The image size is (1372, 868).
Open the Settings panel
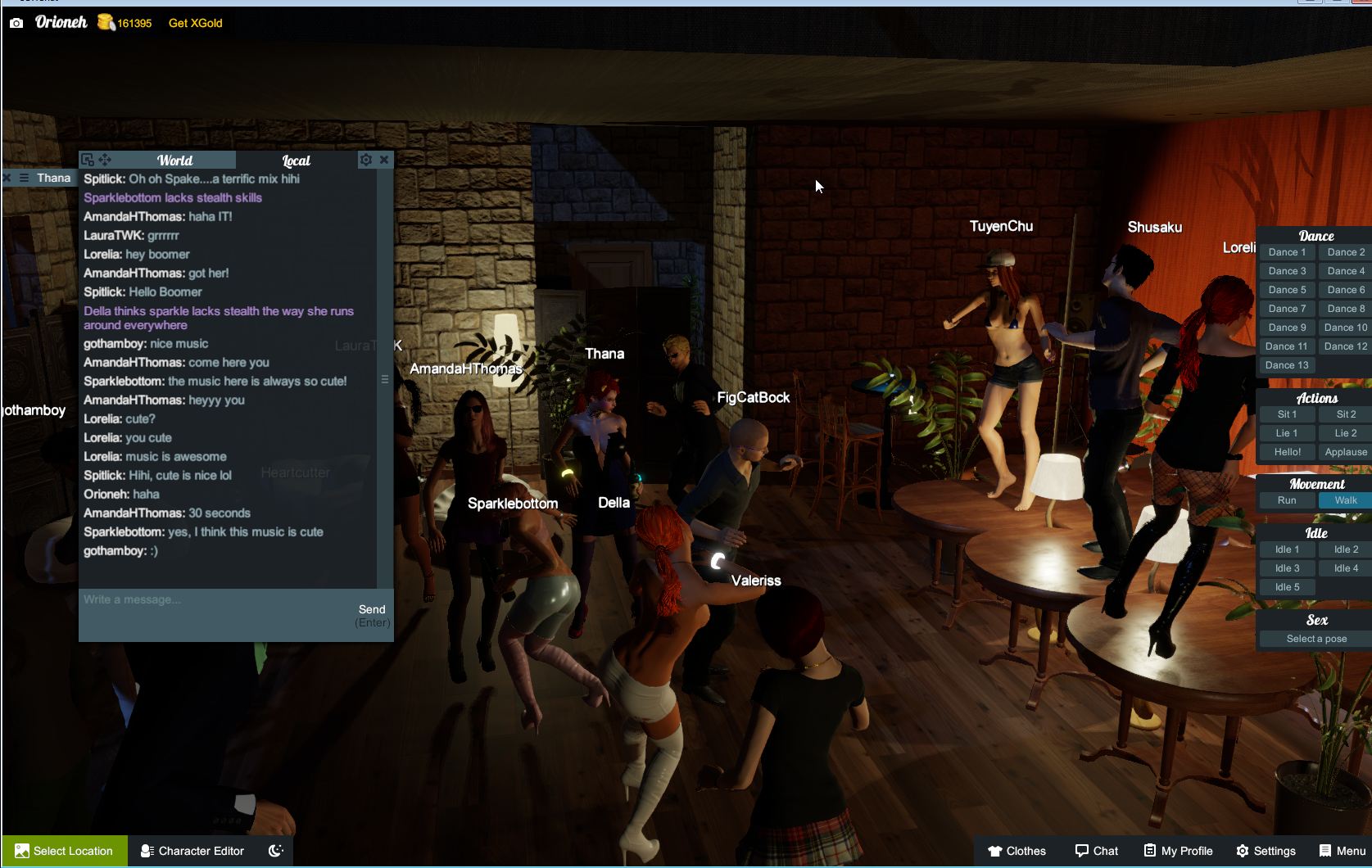pyautogui.click(x=1266, y=851)
